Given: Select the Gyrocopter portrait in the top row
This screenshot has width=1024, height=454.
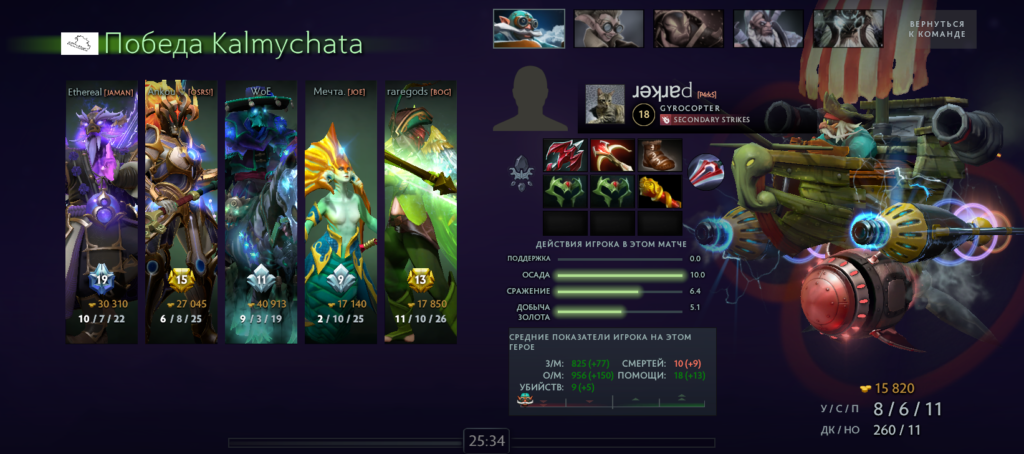Looking at the screenshot, I should click(528, 29).
